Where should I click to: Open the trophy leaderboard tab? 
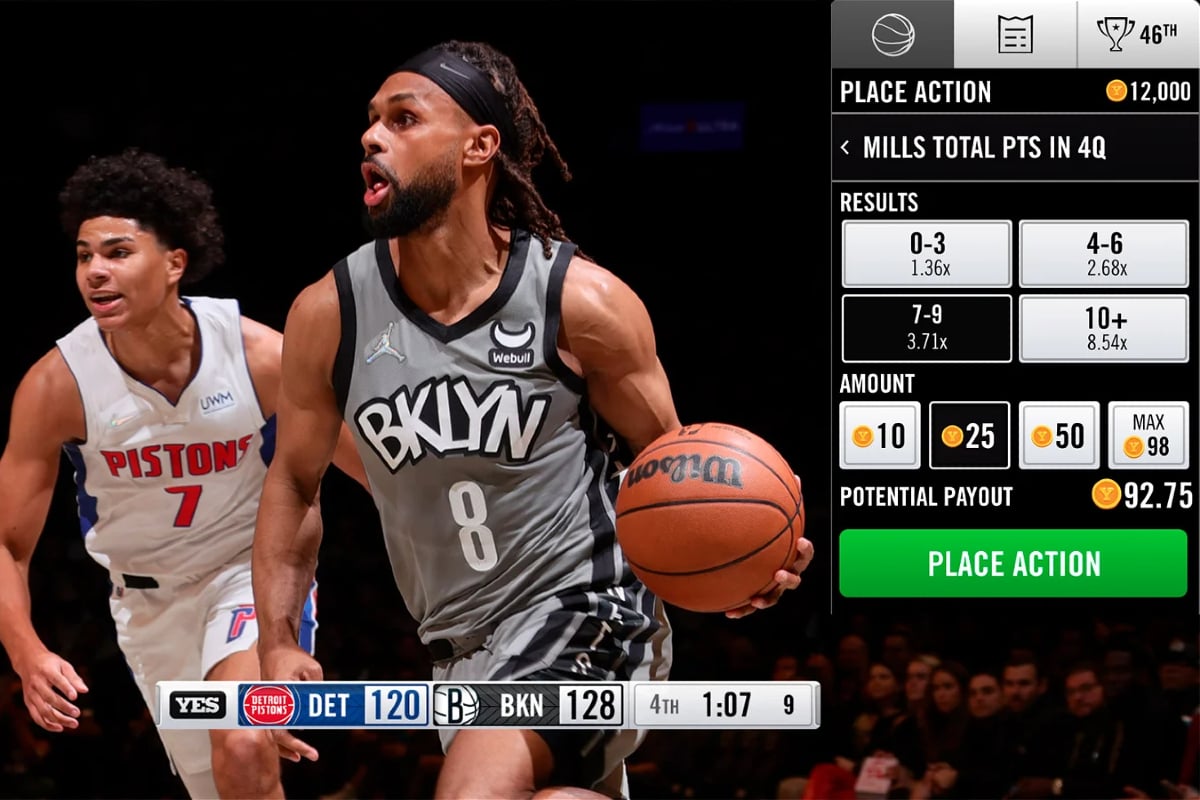click(1137, 34)
